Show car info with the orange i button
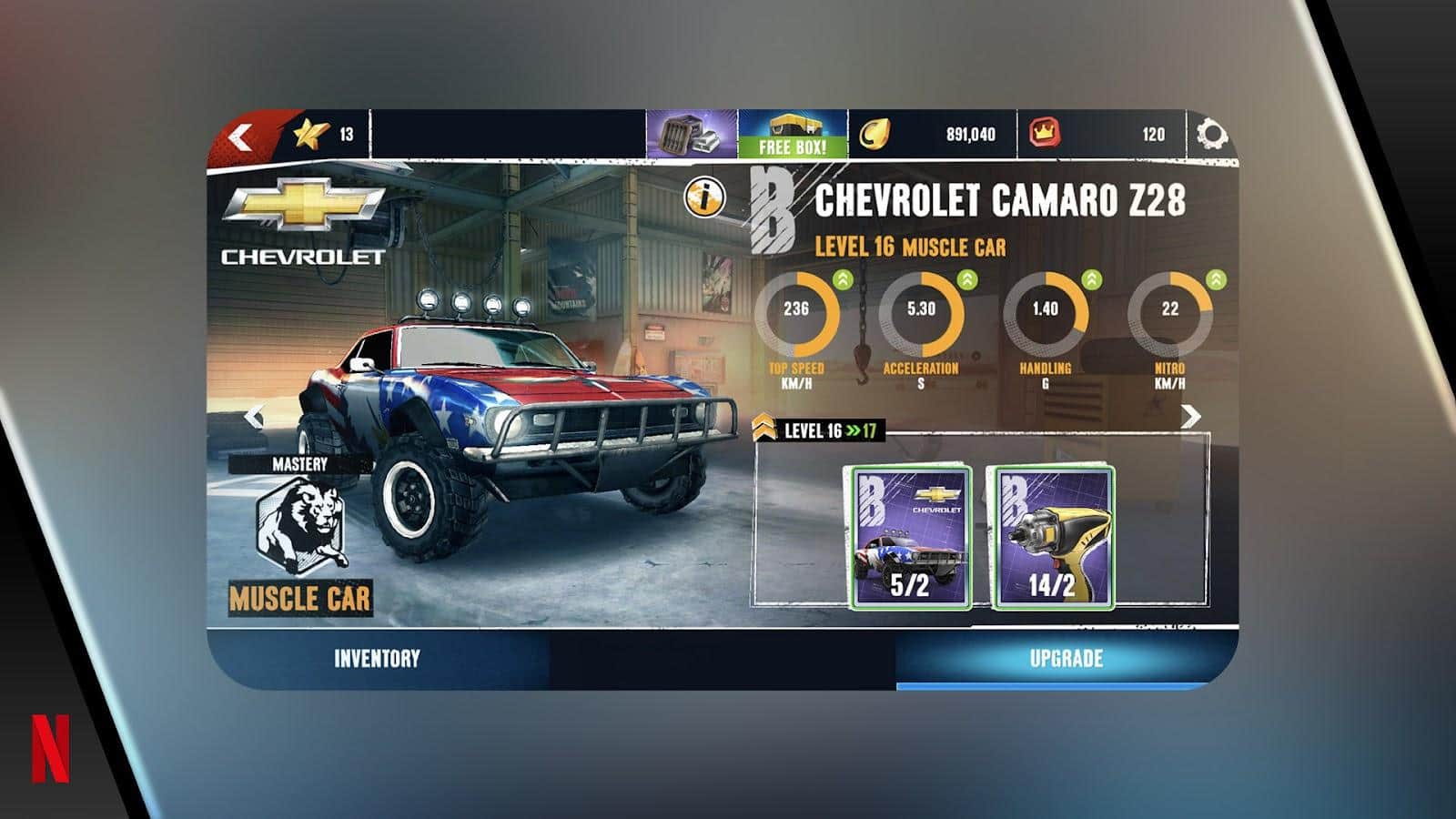1456x819 pixels. [706, 195]
